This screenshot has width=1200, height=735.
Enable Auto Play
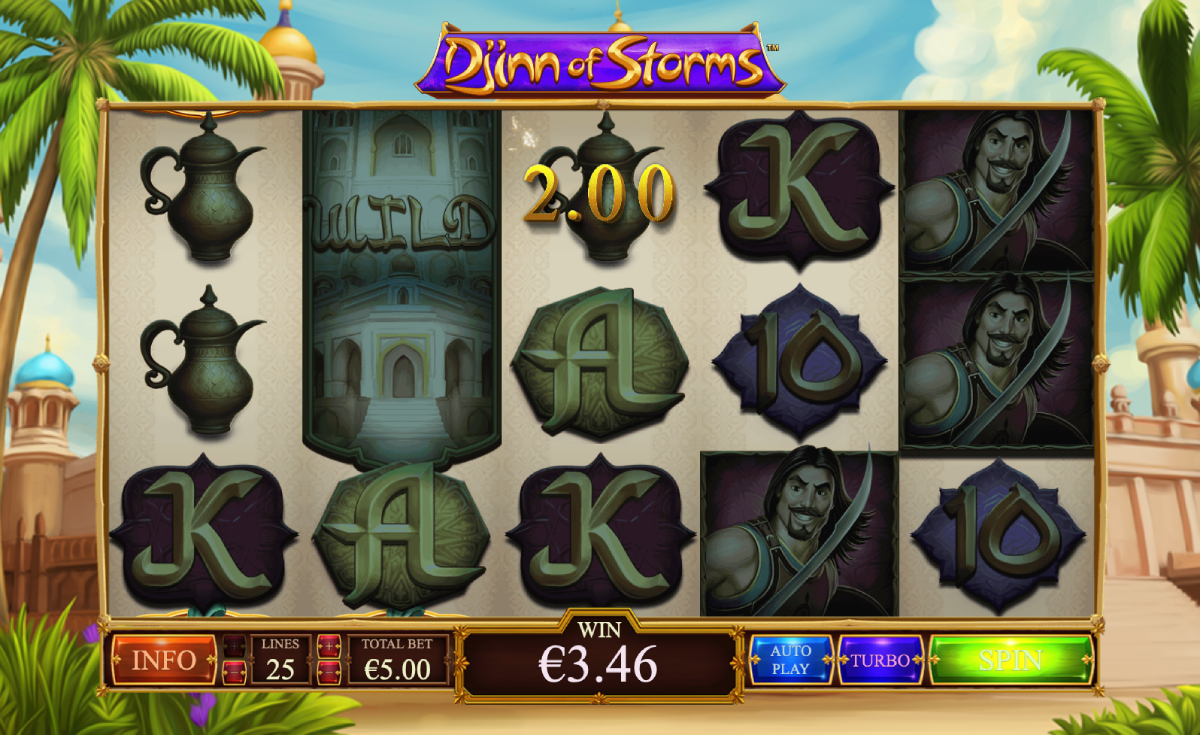pos(790,660)
